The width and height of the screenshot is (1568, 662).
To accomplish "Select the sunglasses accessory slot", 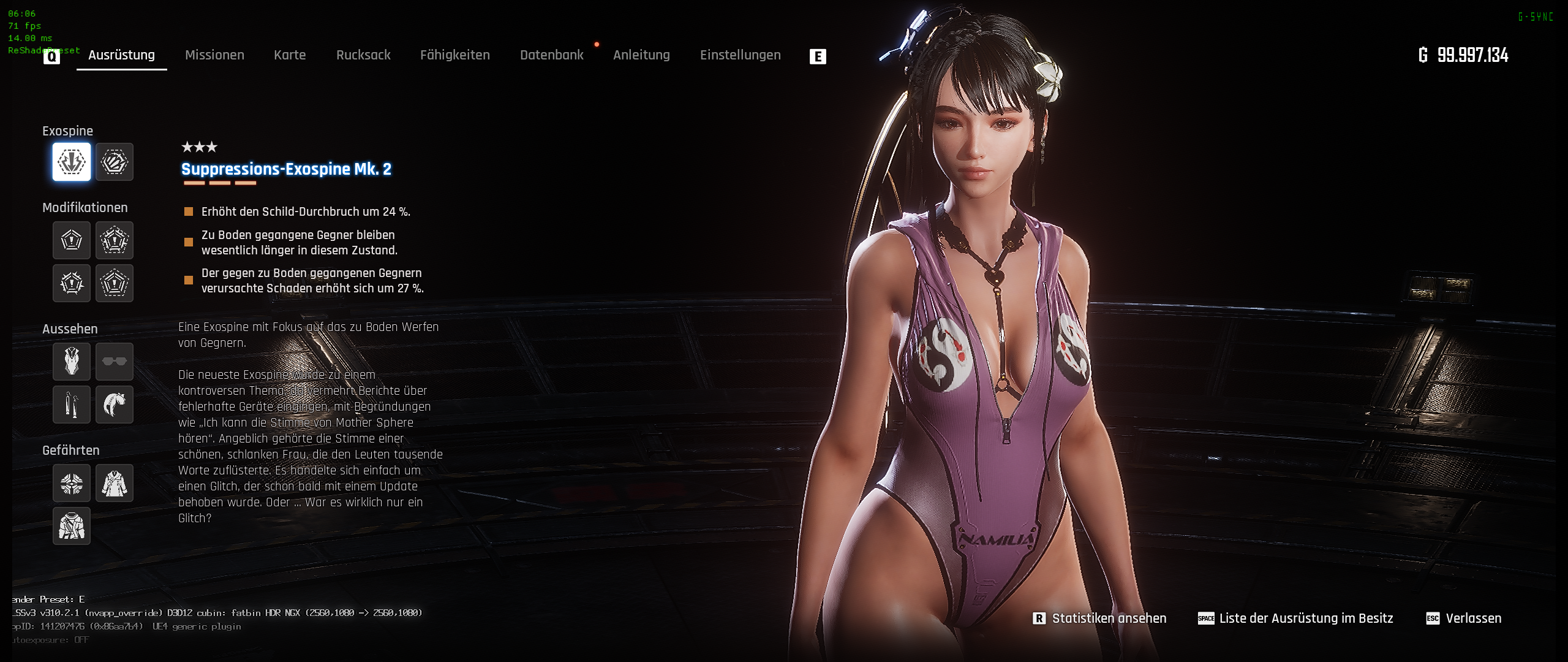I will coord(115,362).
